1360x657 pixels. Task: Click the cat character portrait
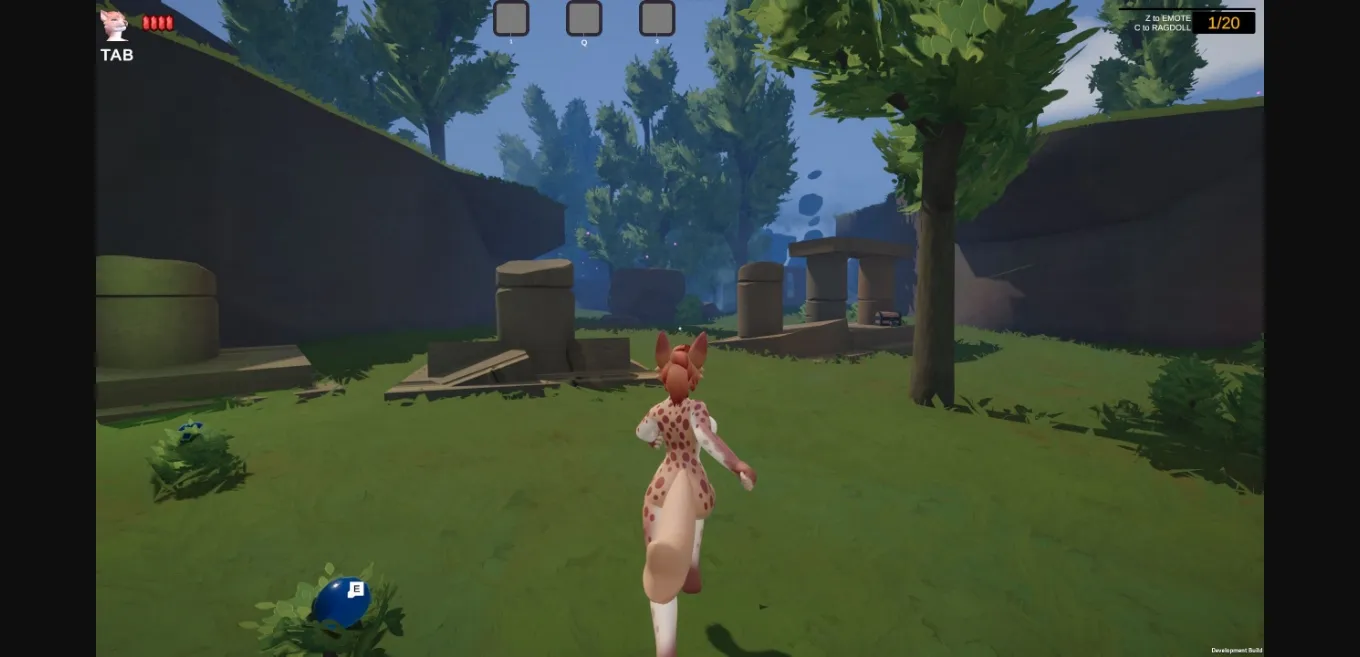(x=114, y=25)
